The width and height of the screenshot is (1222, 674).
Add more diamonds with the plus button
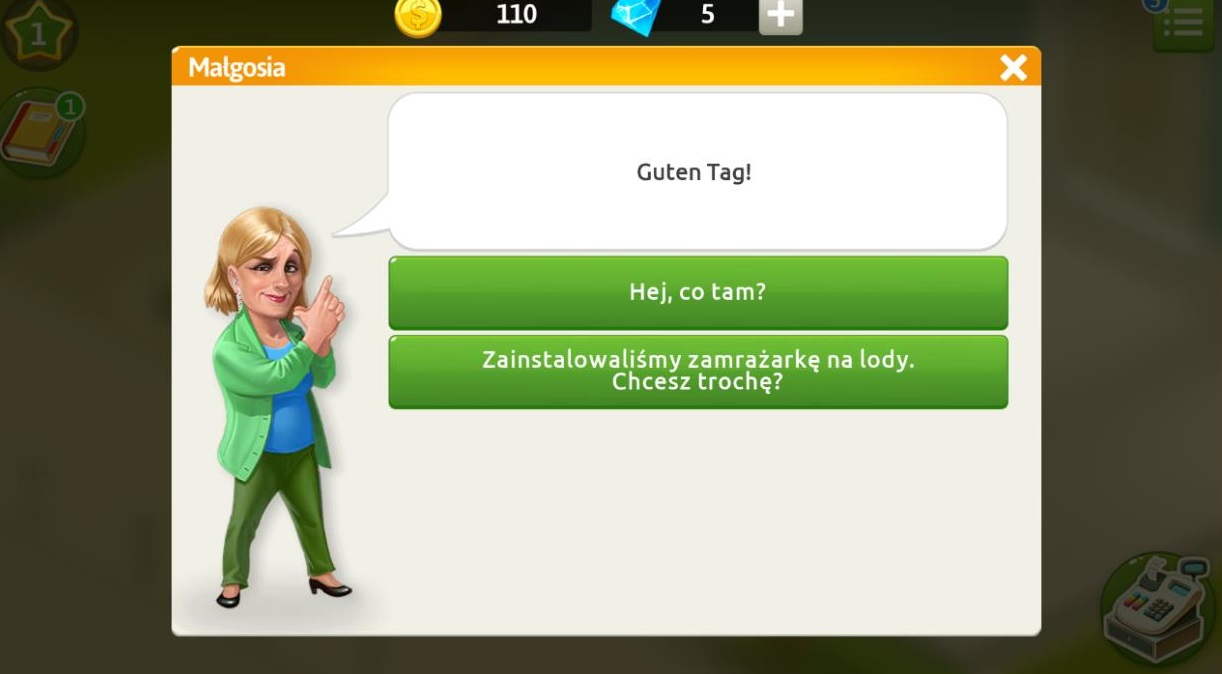coord(780,16)
